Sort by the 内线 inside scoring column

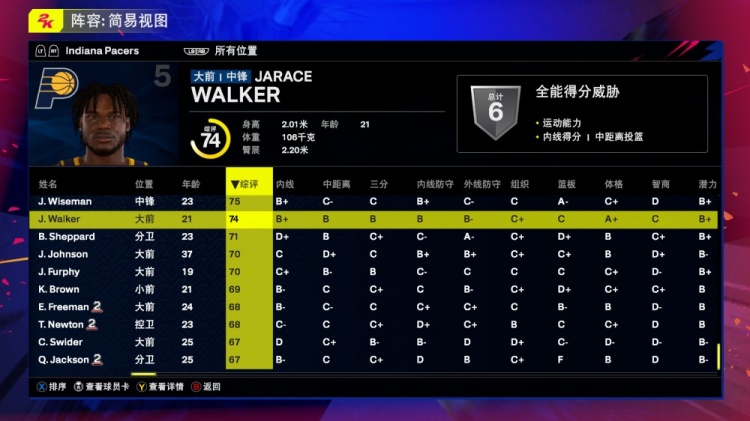tap(285, 184)
